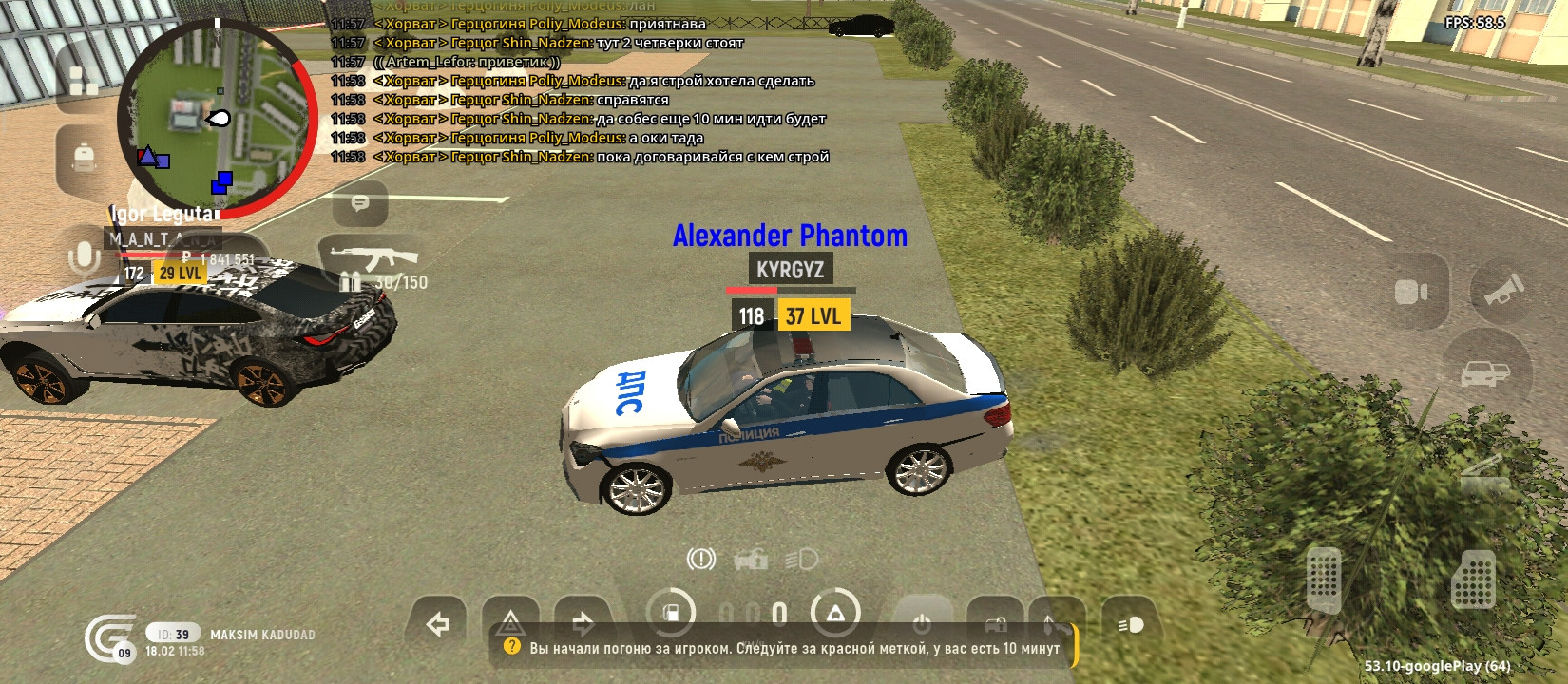This screenshot has width=1568, height=684.
Task: Toggle the car door lock button
Action: click(995, 624)
